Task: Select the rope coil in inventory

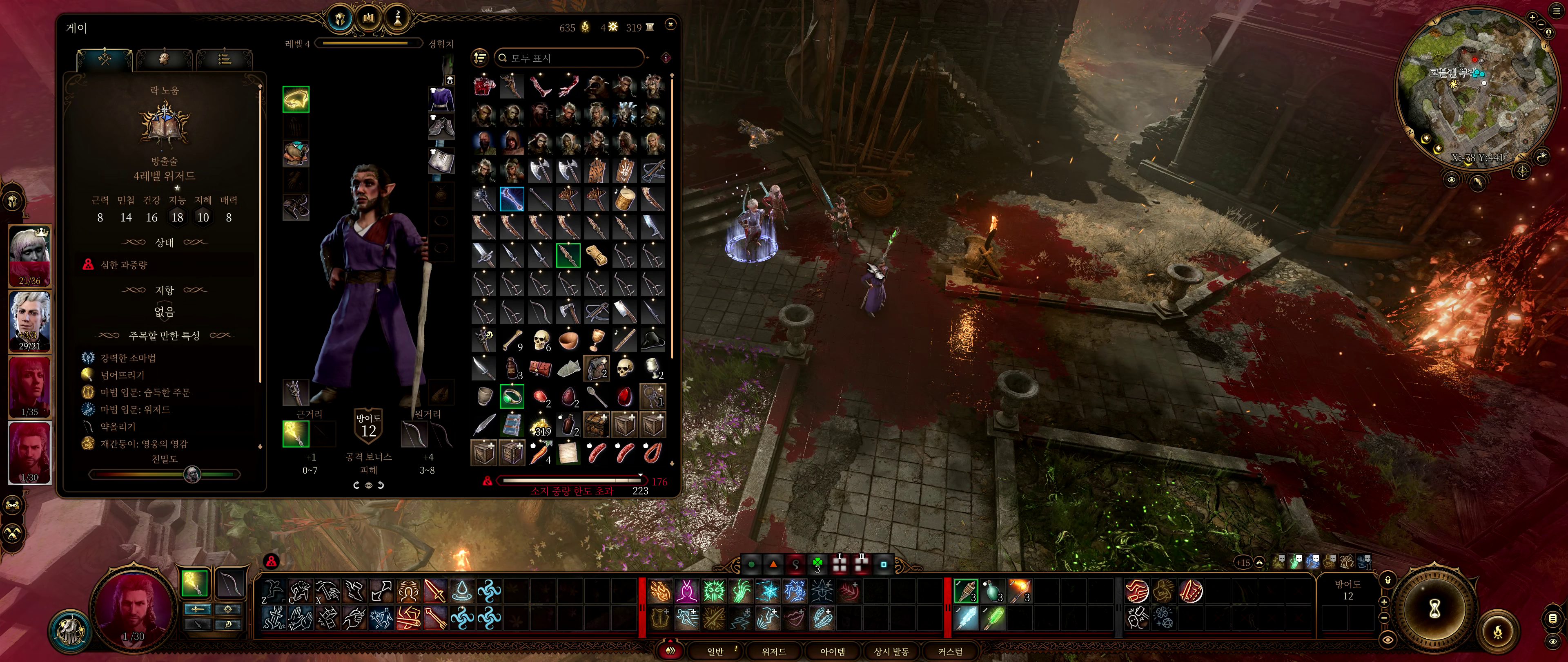Action: pyautogui.click(x=597, y=255)
